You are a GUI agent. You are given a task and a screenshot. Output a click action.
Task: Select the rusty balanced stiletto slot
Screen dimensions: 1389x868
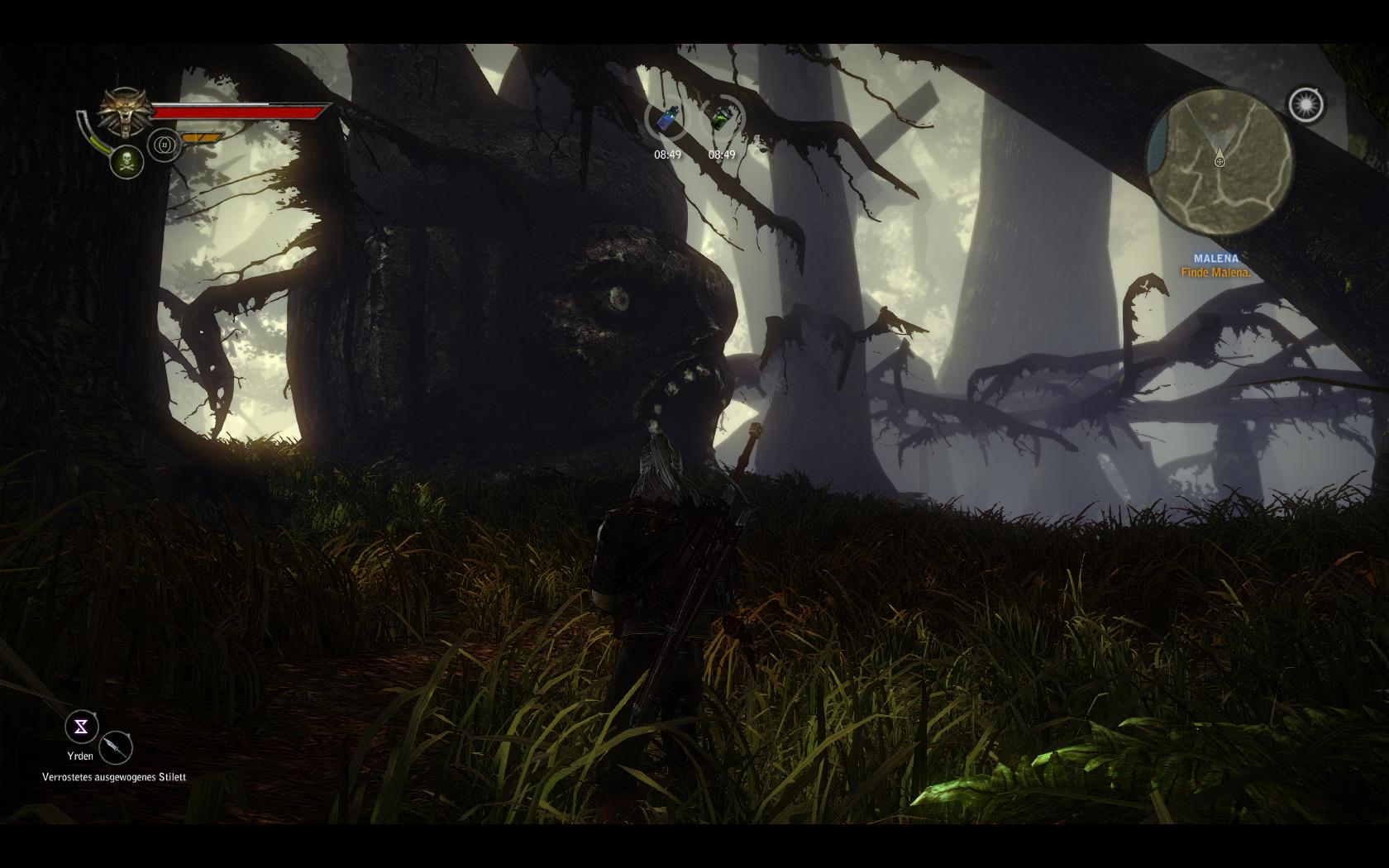[x=116, y=747]
